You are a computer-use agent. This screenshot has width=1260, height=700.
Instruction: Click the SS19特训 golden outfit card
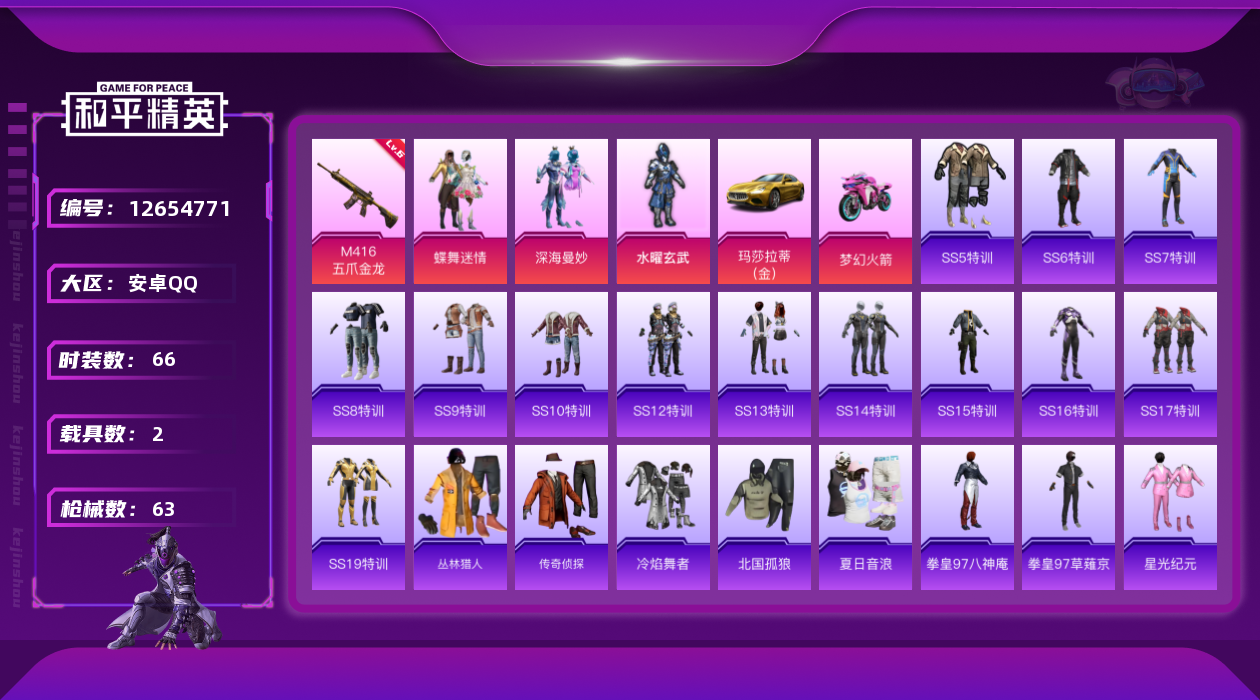pyautogui.click(x=358, y=517)
